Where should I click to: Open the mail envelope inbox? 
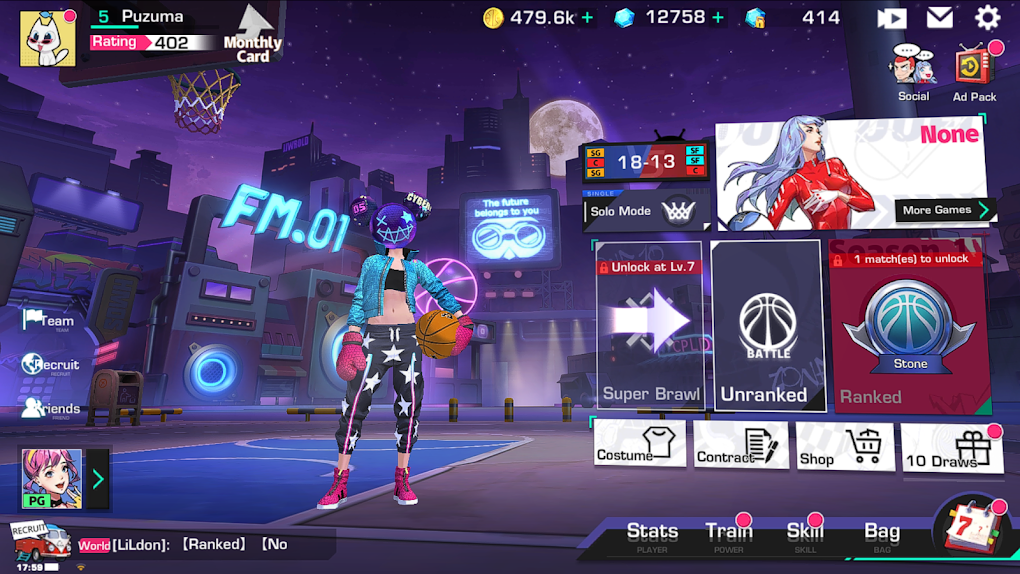[x=939, y=17]
